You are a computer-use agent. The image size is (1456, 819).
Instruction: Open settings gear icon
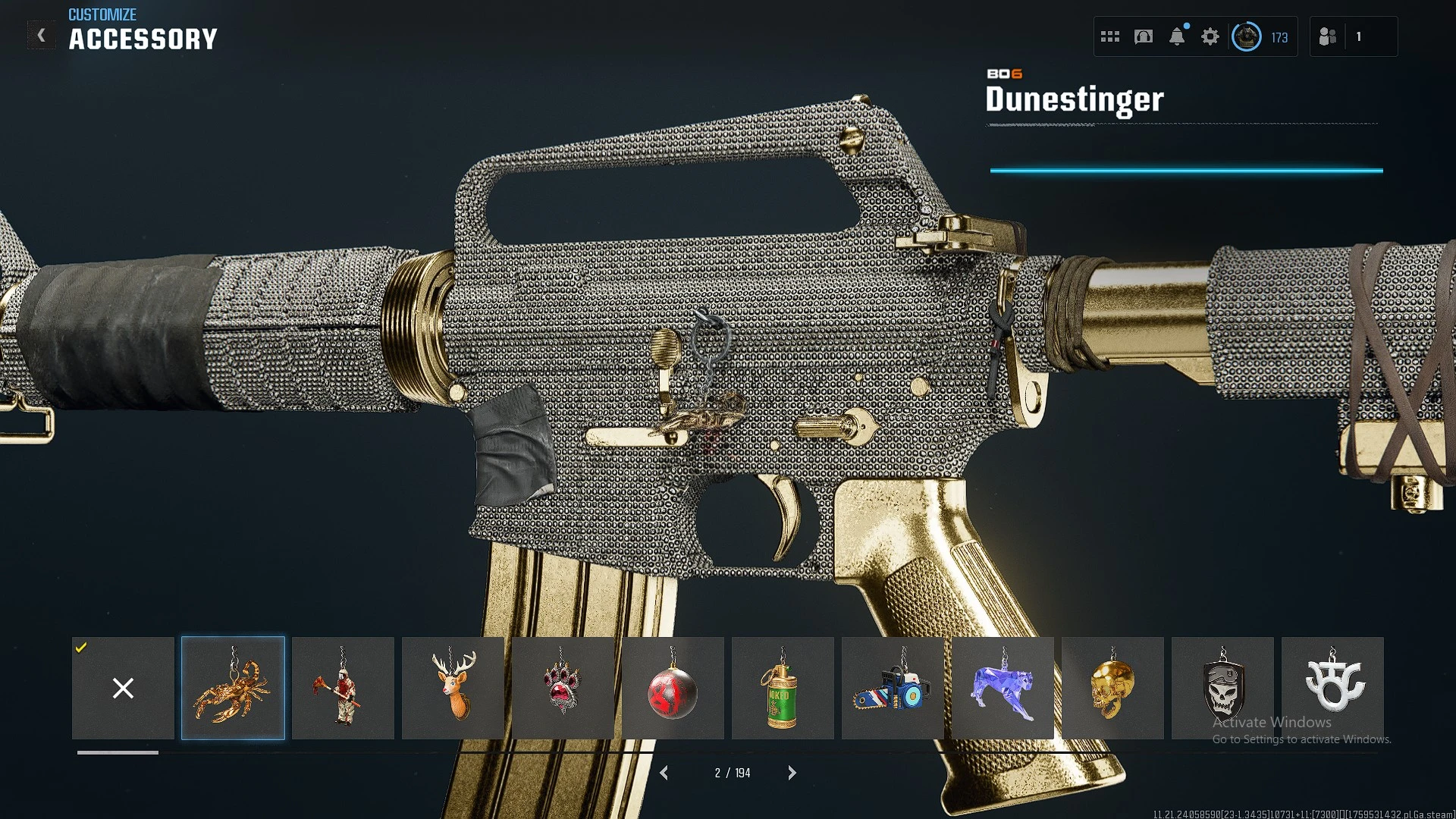pos(1210,36)
